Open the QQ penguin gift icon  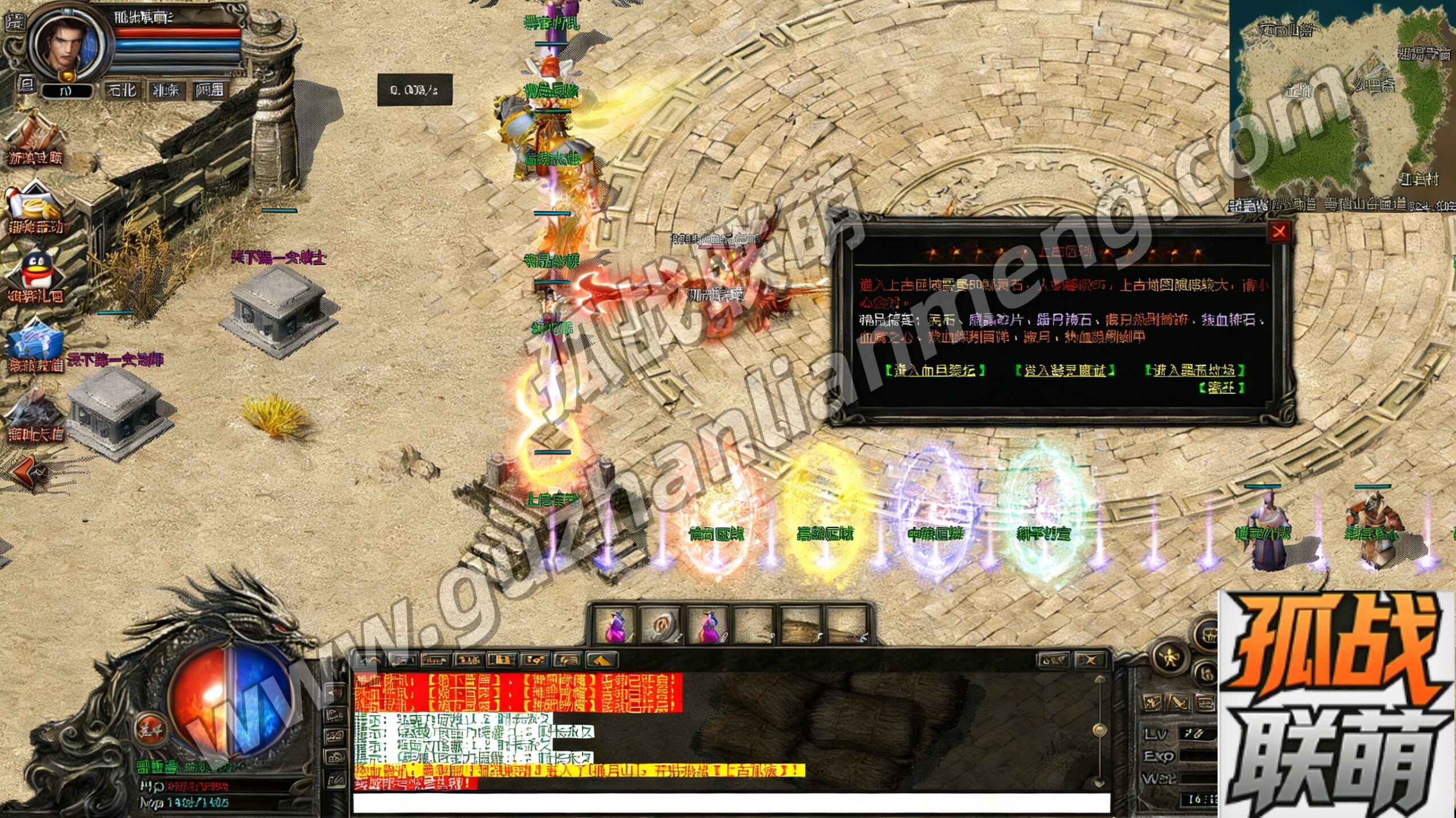(x=35, y=273)
